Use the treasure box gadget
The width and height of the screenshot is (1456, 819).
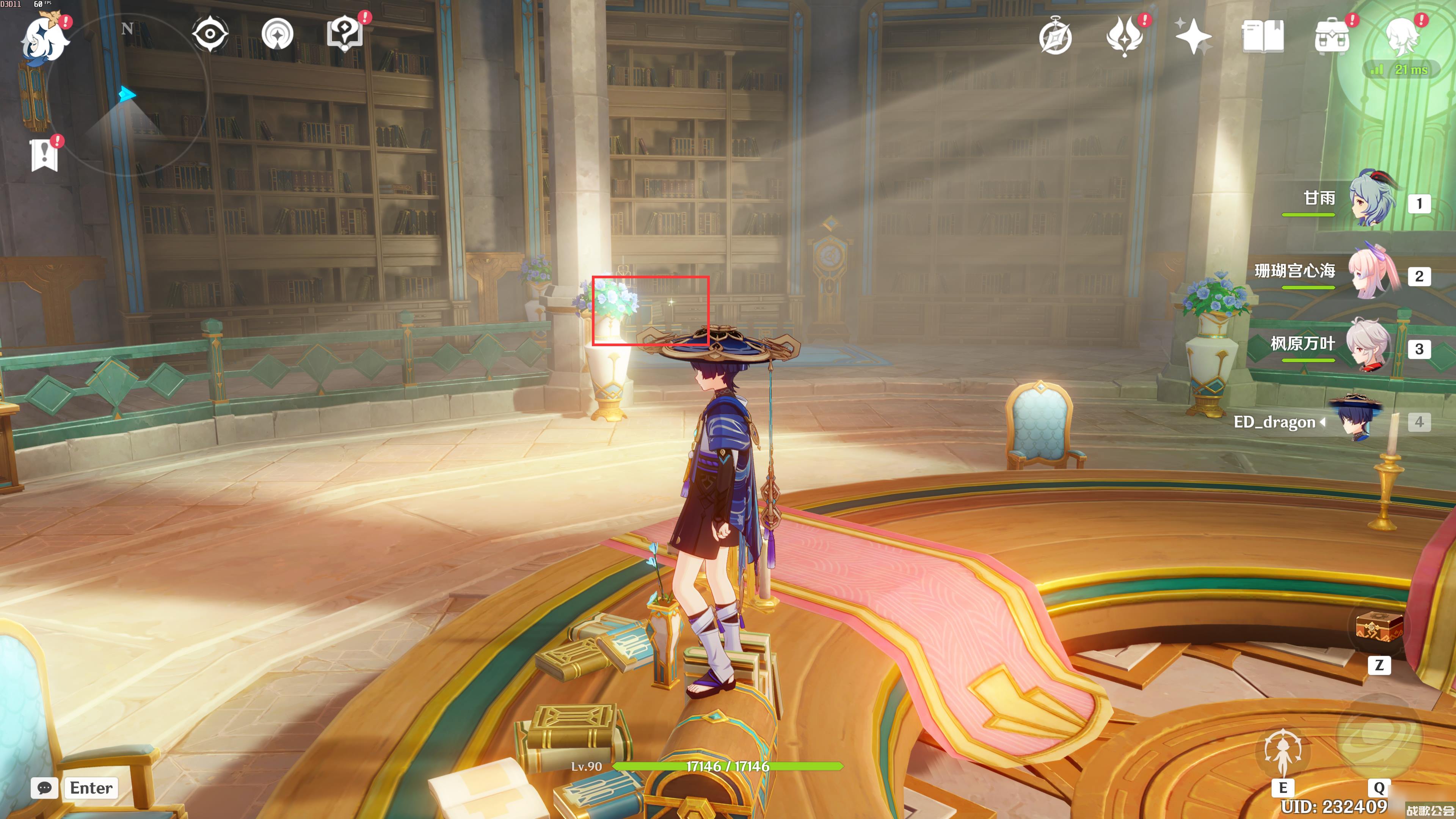click(x=1379, y=629)
